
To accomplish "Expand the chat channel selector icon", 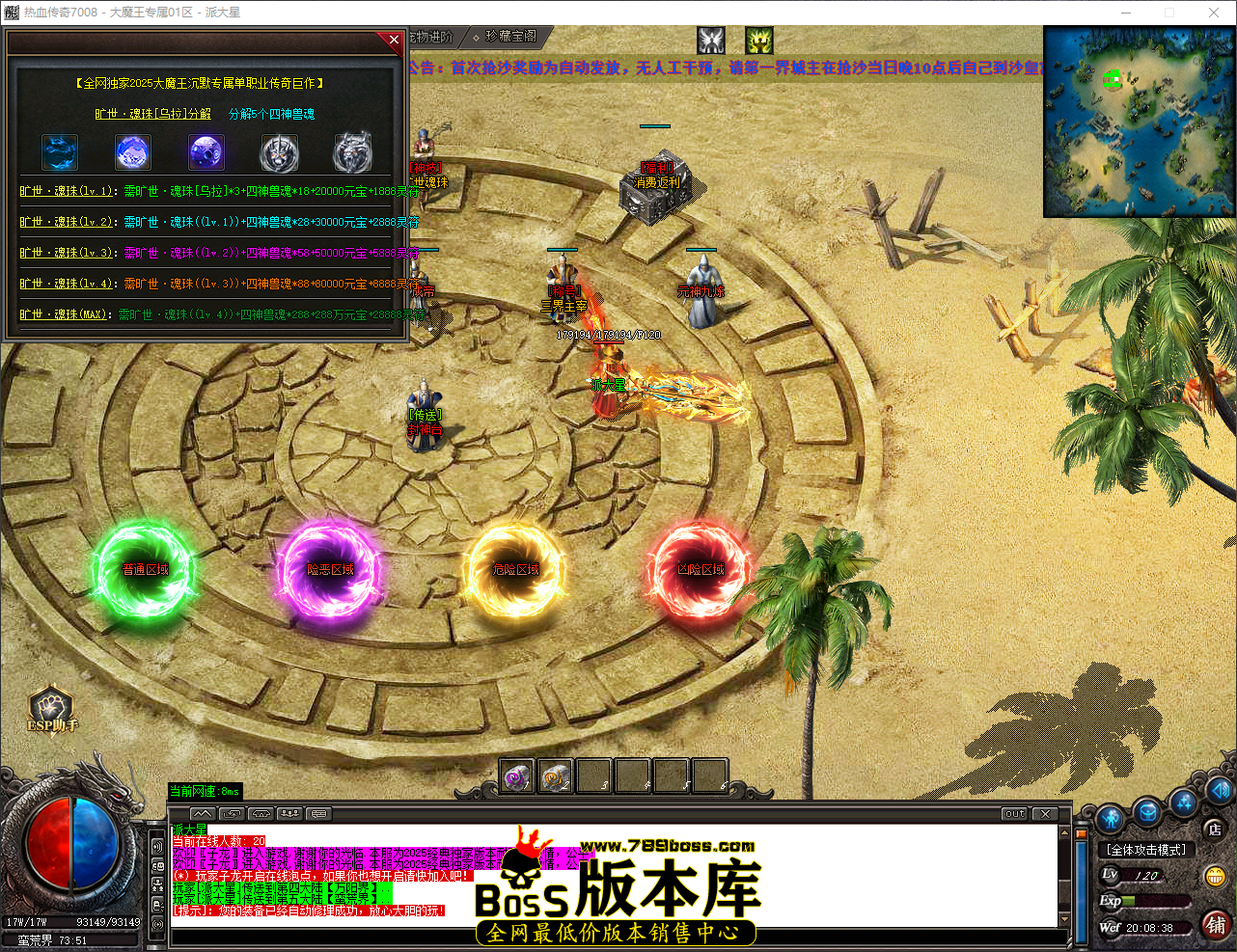I will 318,813.
